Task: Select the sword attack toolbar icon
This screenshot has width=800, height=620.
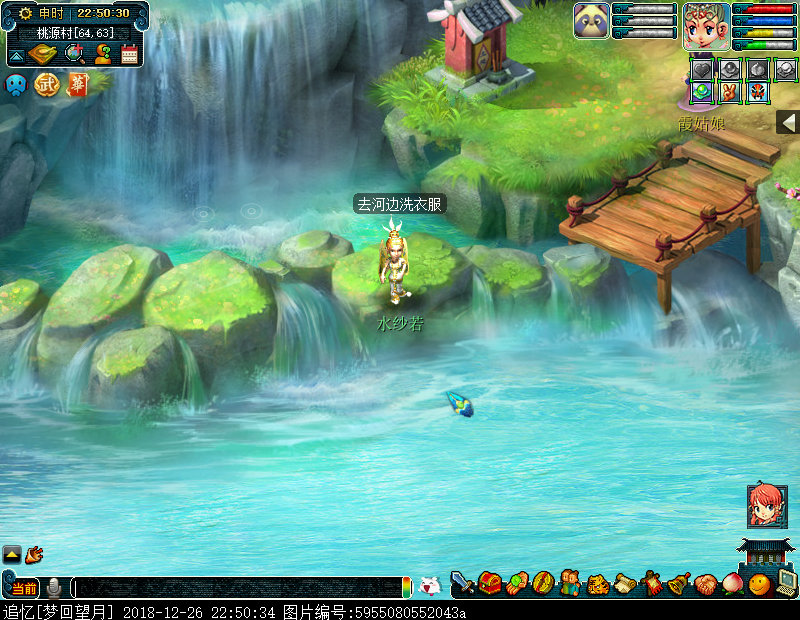Action: coord(462,583)
